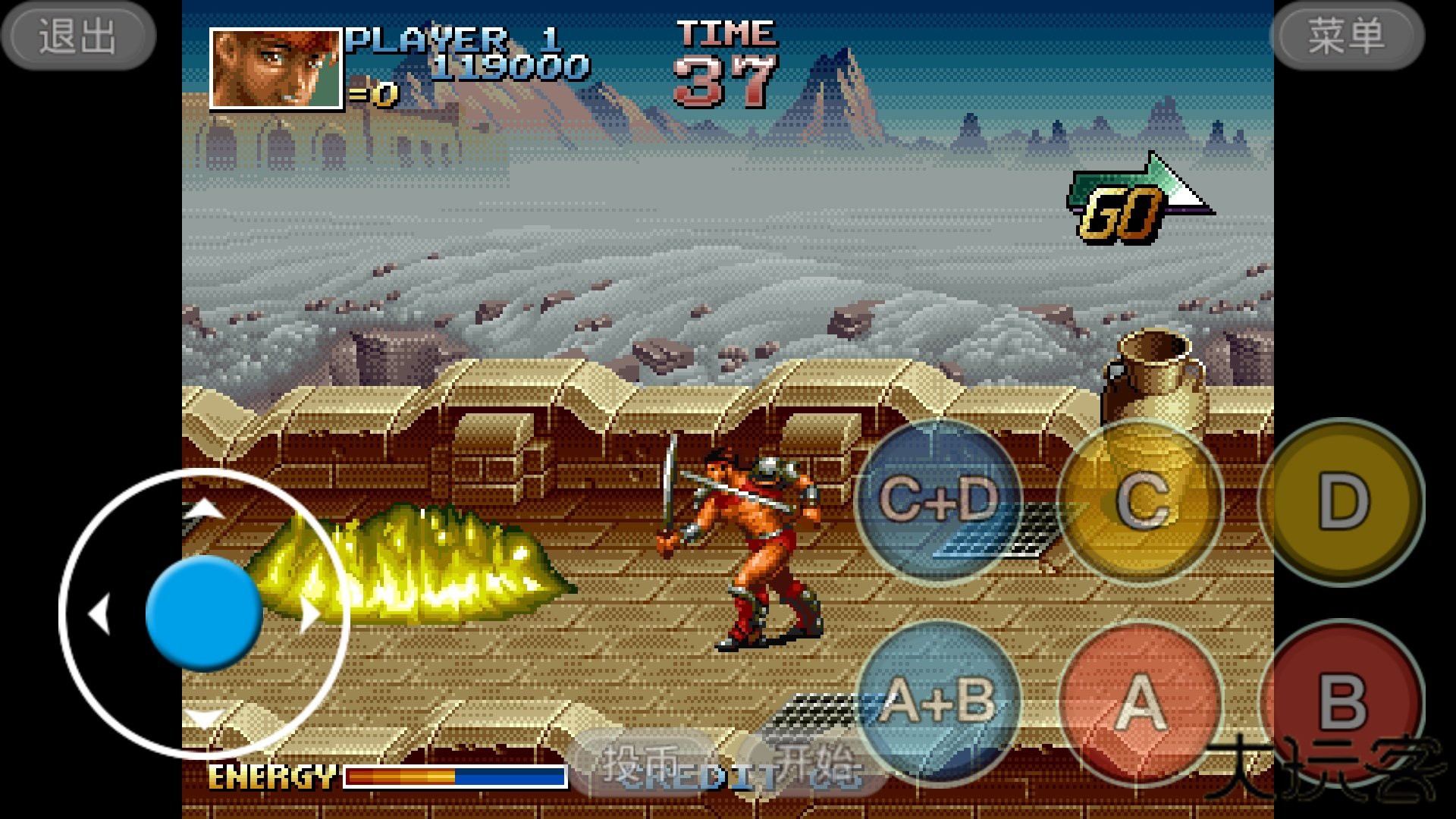The width and height of the screenshot is (1456, 819).
Task: Tap the 退出 exit button
Action: [78, 36]
